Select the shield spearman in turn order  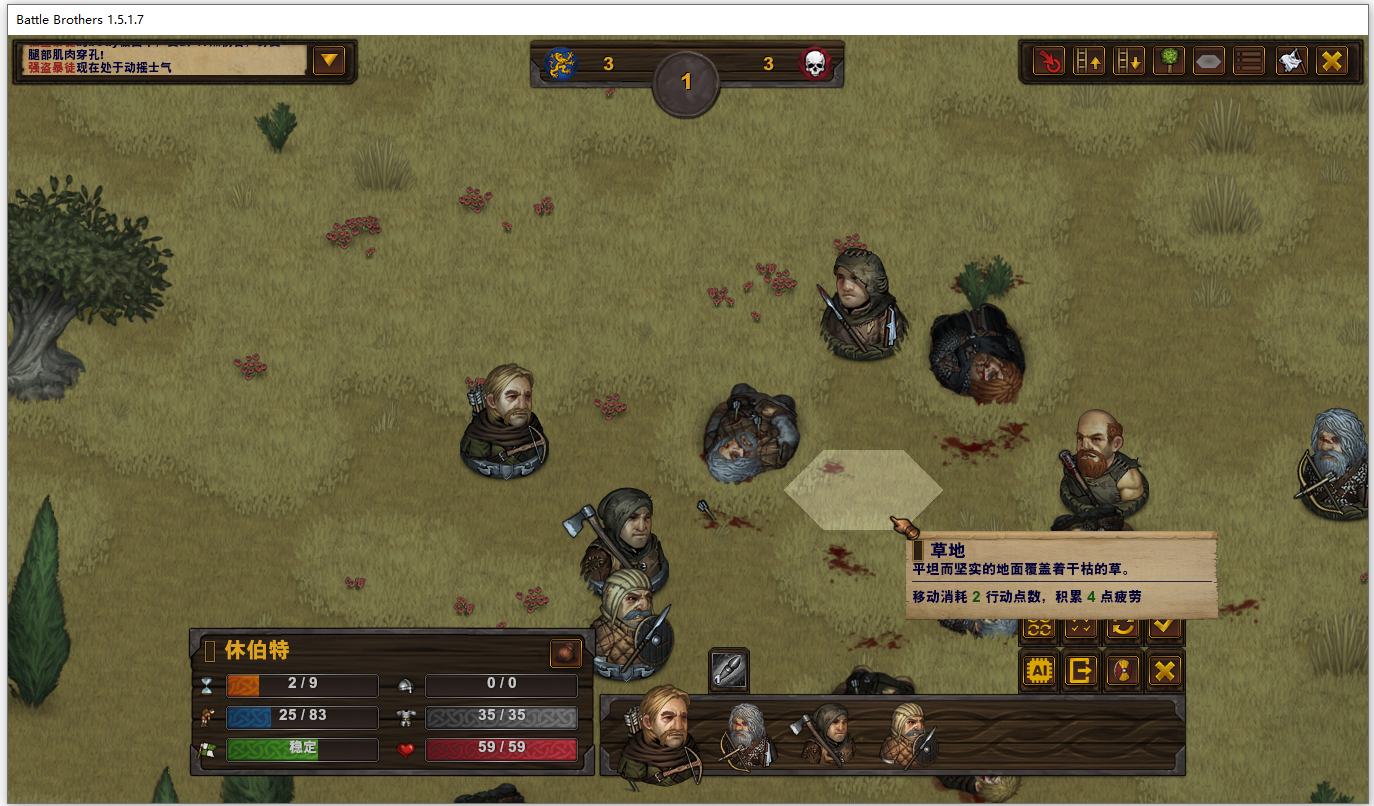pyautogui.click(x=908, y=736)
